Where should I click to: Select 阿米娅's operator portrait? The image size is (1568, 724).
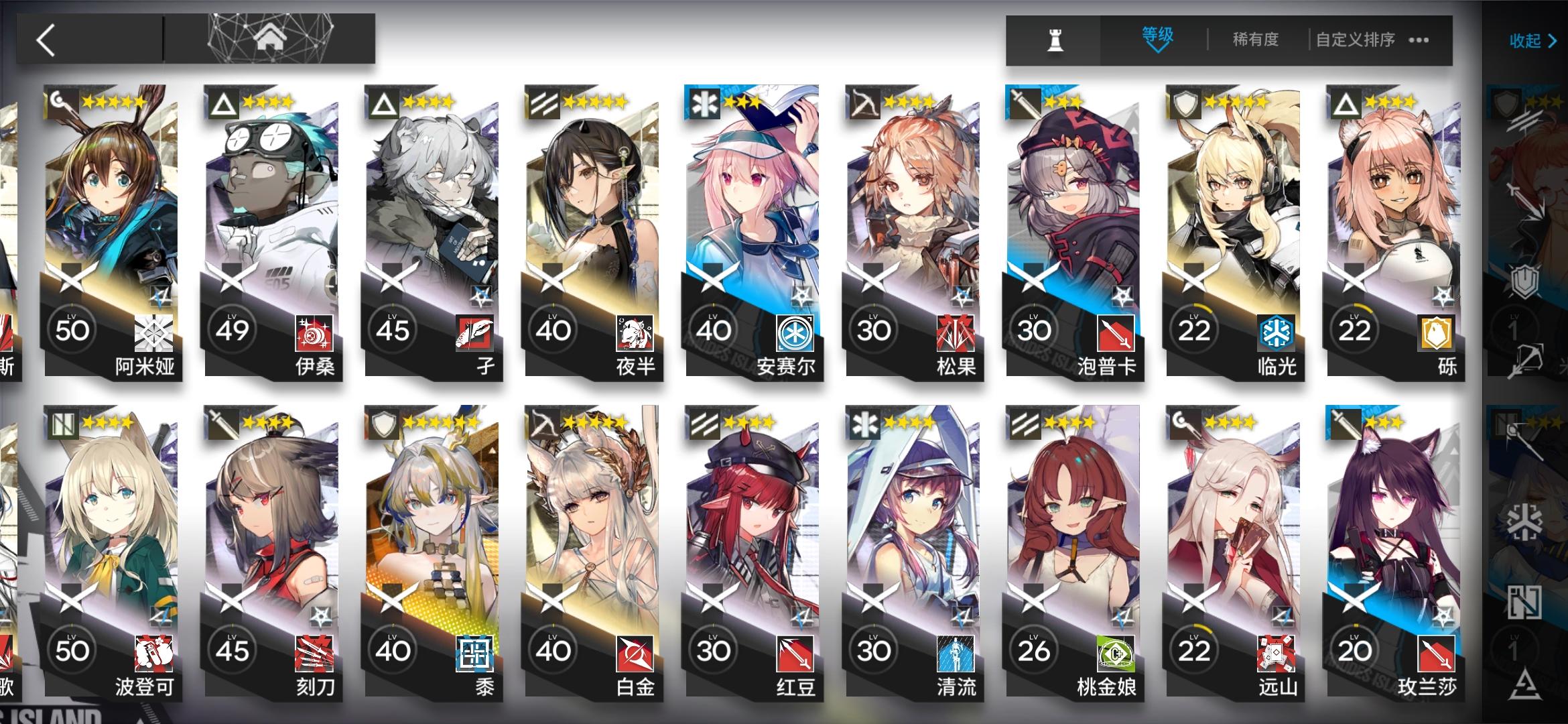coord(111,201)
